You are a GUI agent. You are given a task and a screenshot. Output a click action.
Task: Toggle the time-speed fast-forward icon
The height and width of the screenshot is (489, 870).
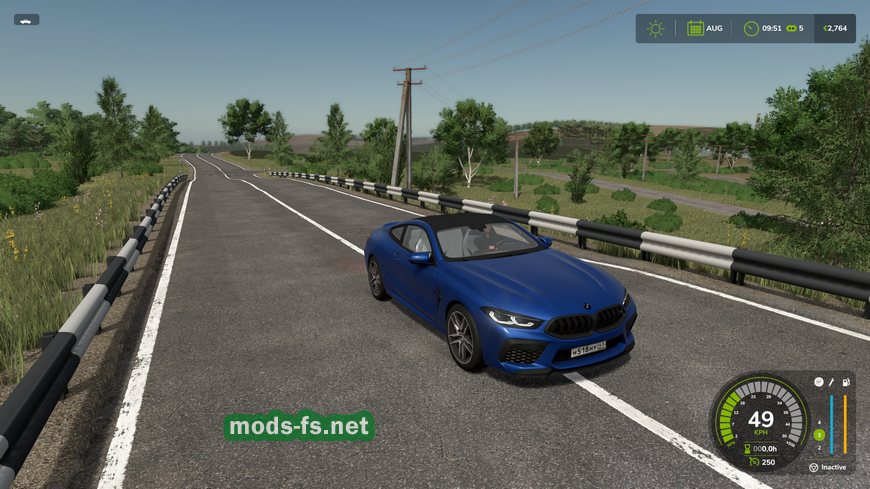click(792, 28)
